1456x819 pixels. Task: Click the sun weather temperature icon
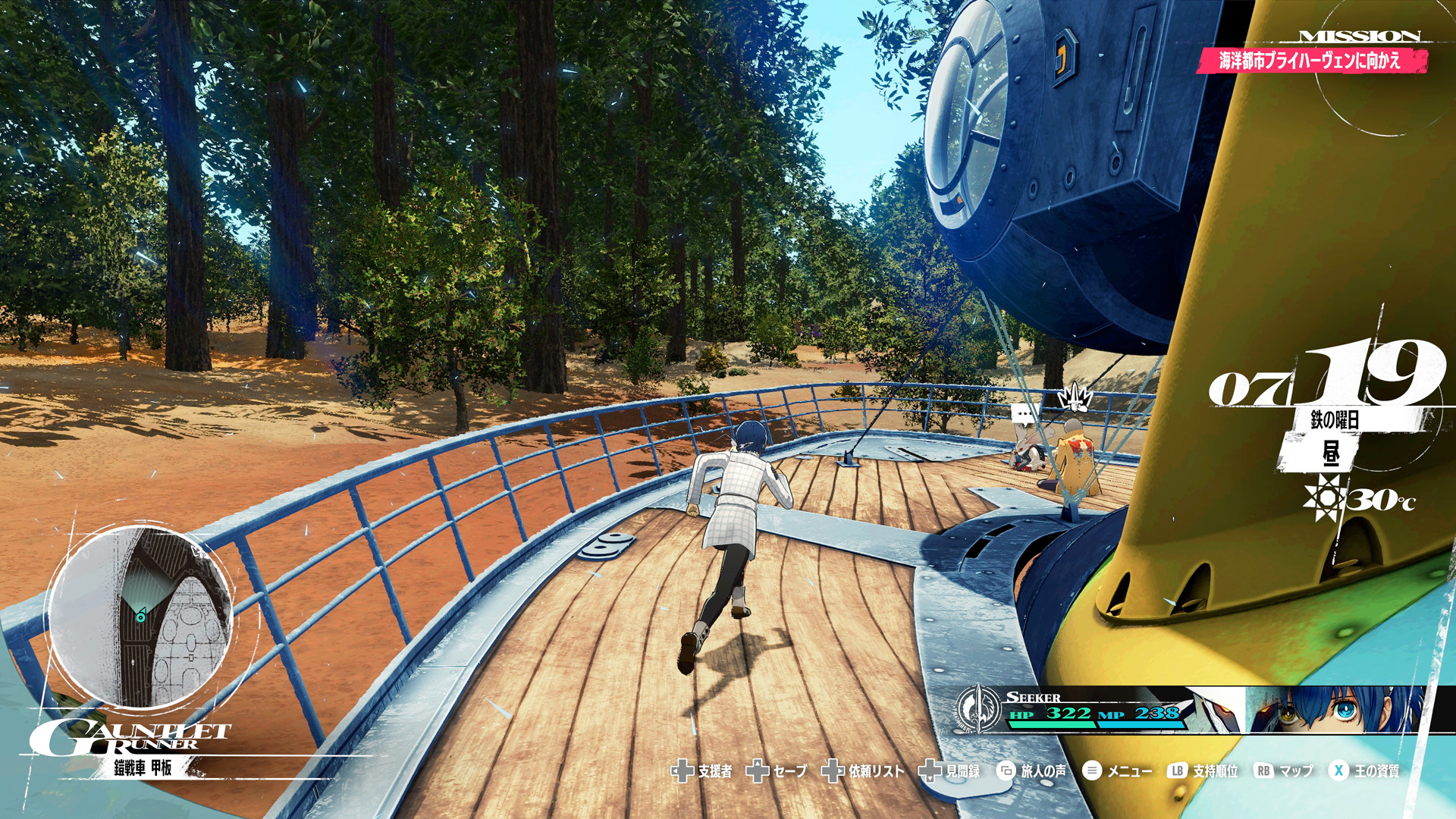[1324, 499]
